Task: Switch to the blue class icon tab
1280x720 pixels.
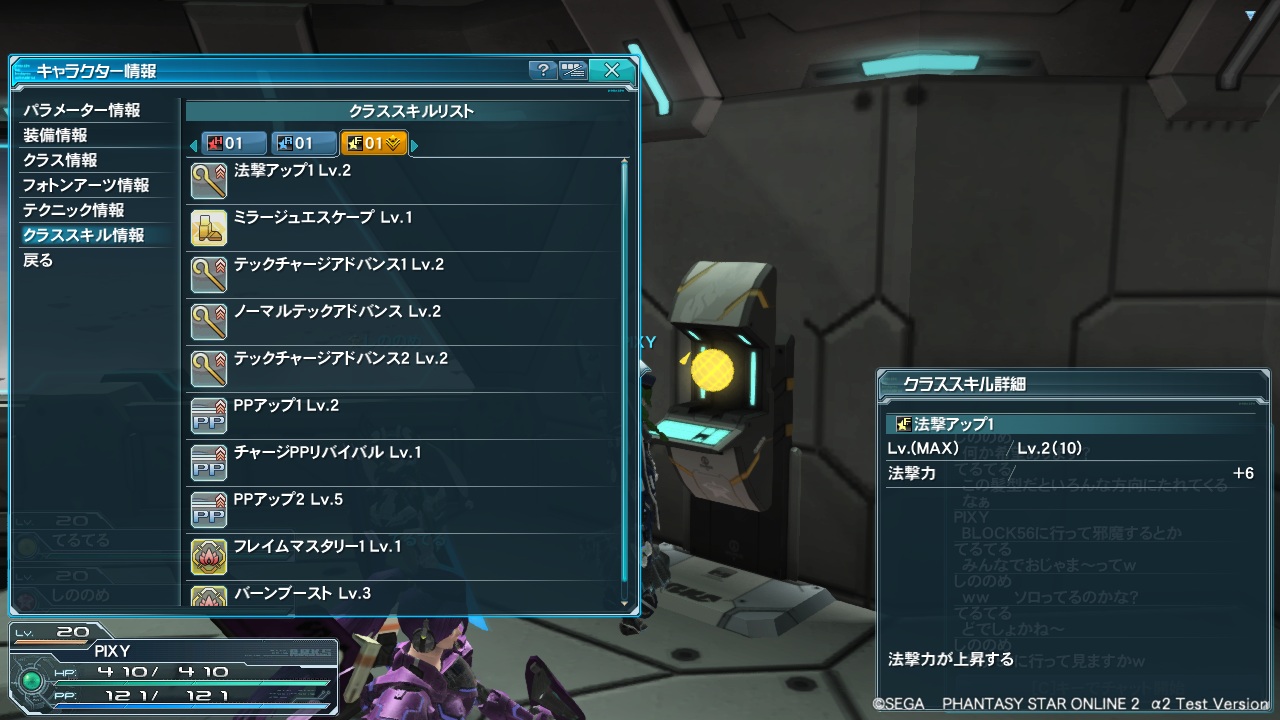Action: 304,144
